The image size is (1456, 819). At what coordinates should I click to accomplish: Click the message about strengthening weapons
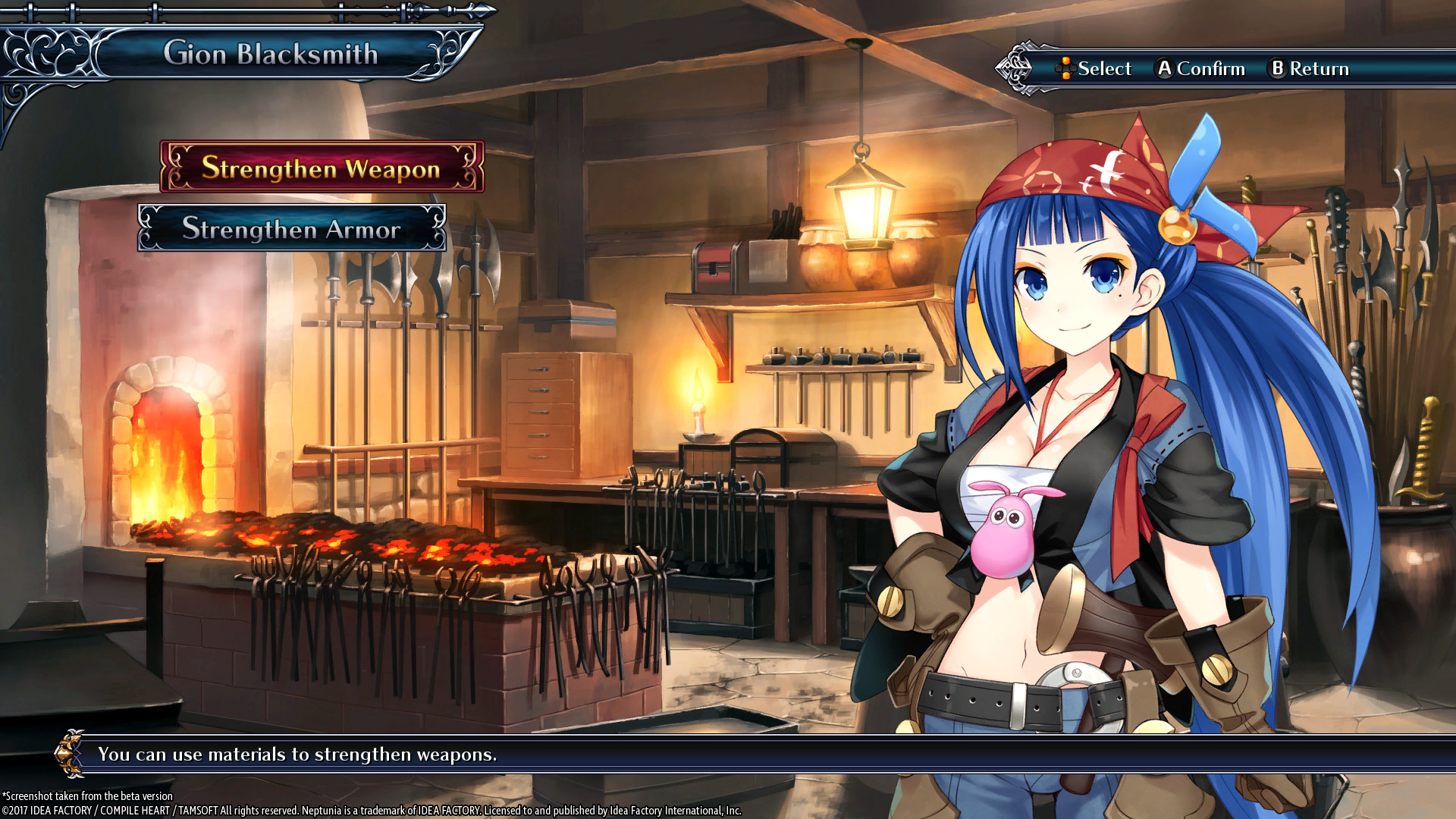click(x=298, y=755)
